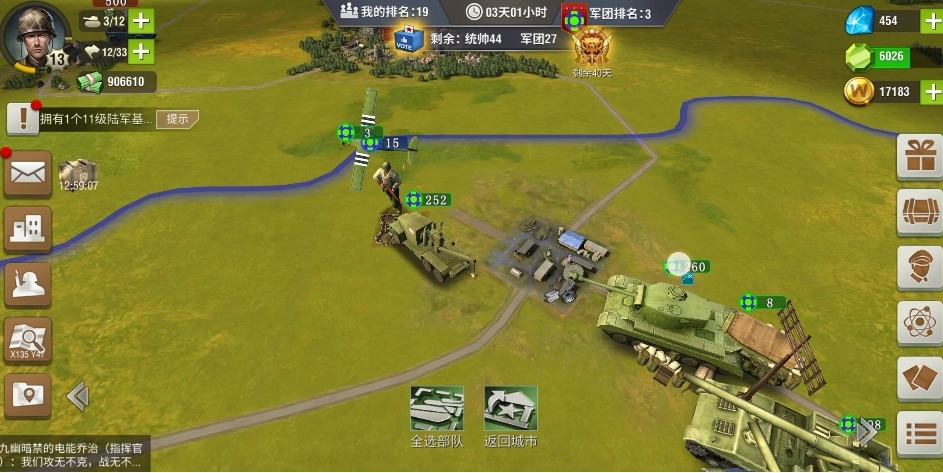Open the list menu icon

coord(919,434)
